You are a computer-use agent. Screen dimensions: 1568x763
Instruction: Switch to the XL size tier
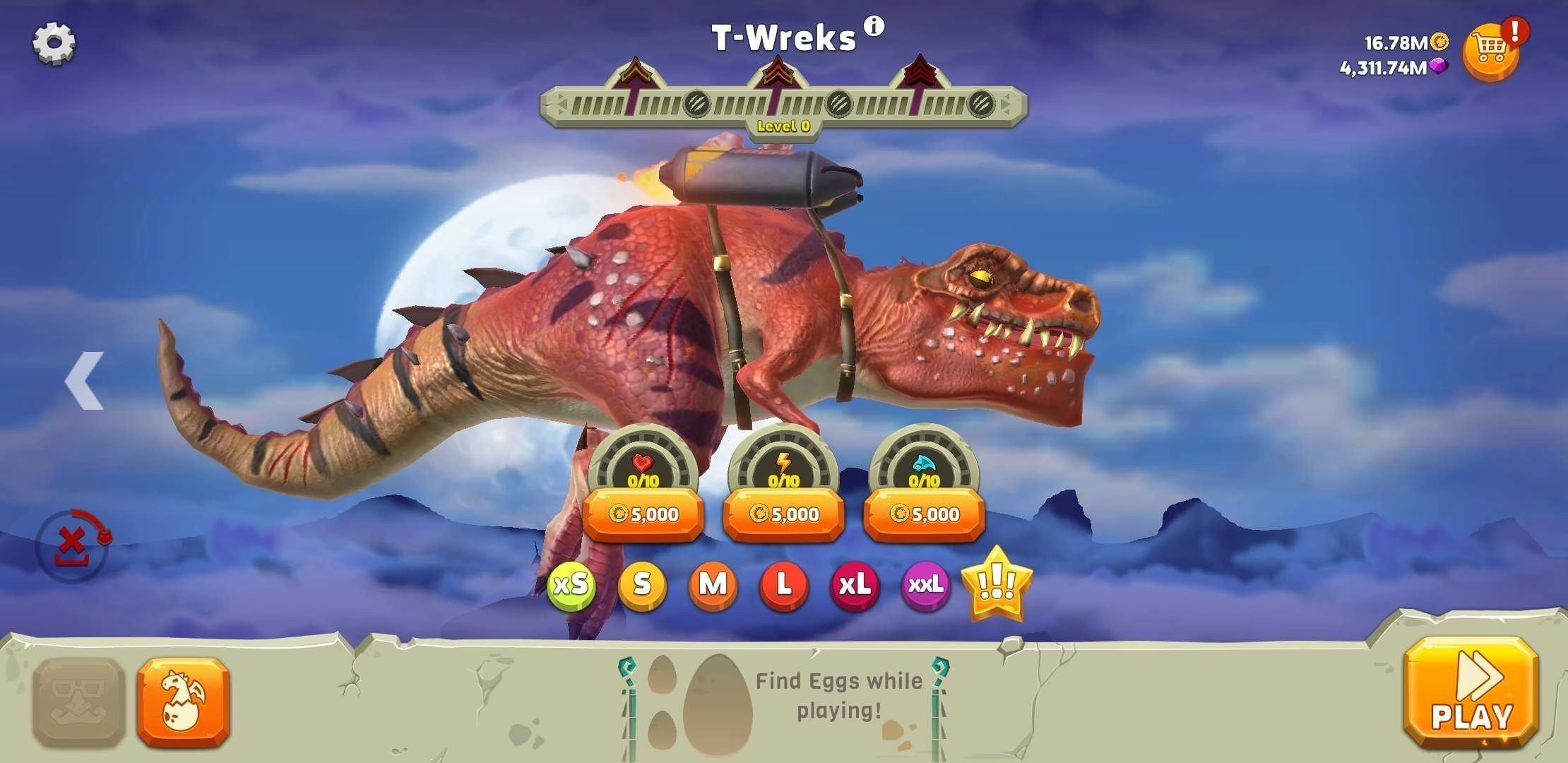855,585
